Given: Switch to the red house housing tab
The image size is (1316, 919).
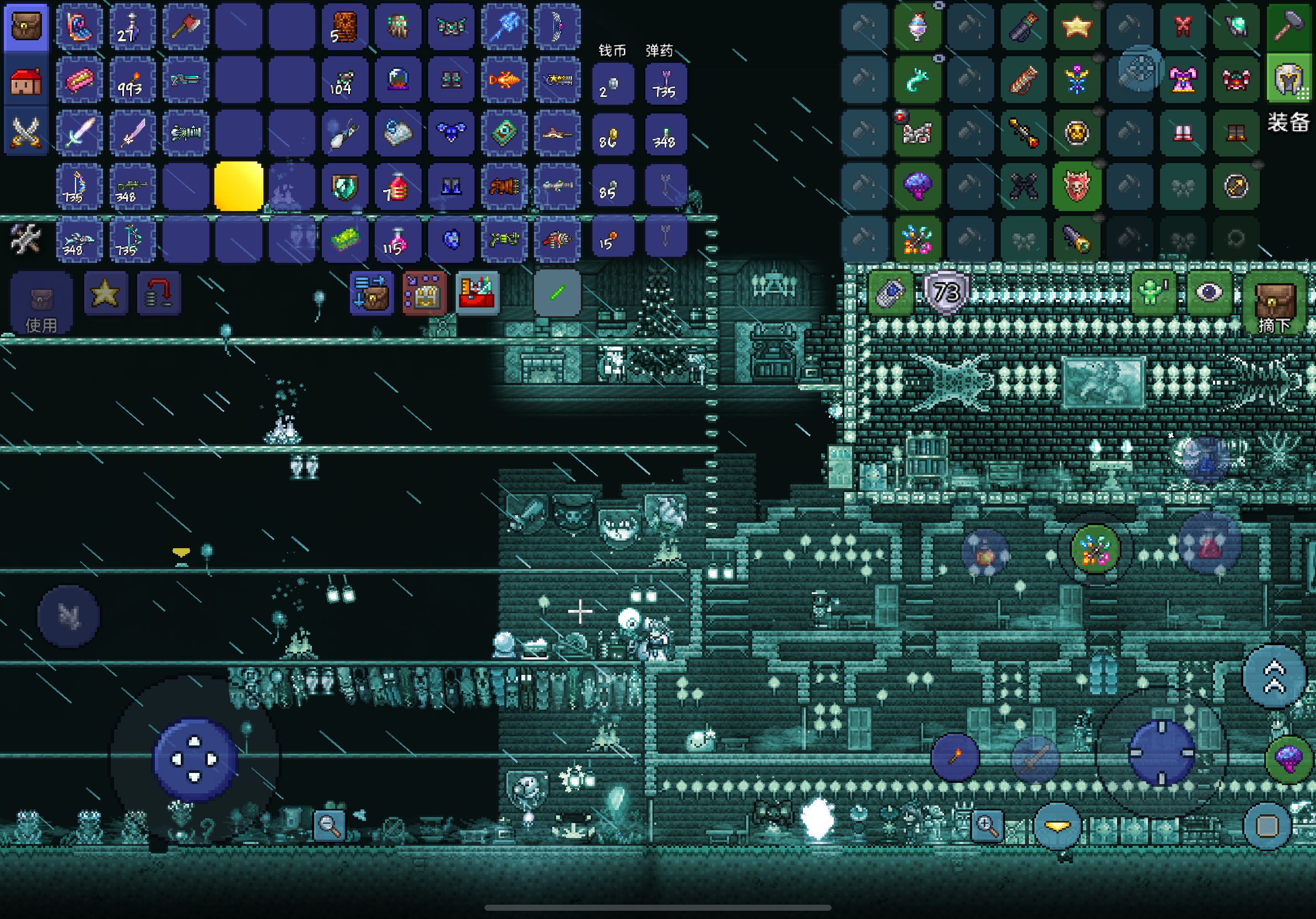Looking at the screenshot, I should pyautogui.click(x=26, y=81).
